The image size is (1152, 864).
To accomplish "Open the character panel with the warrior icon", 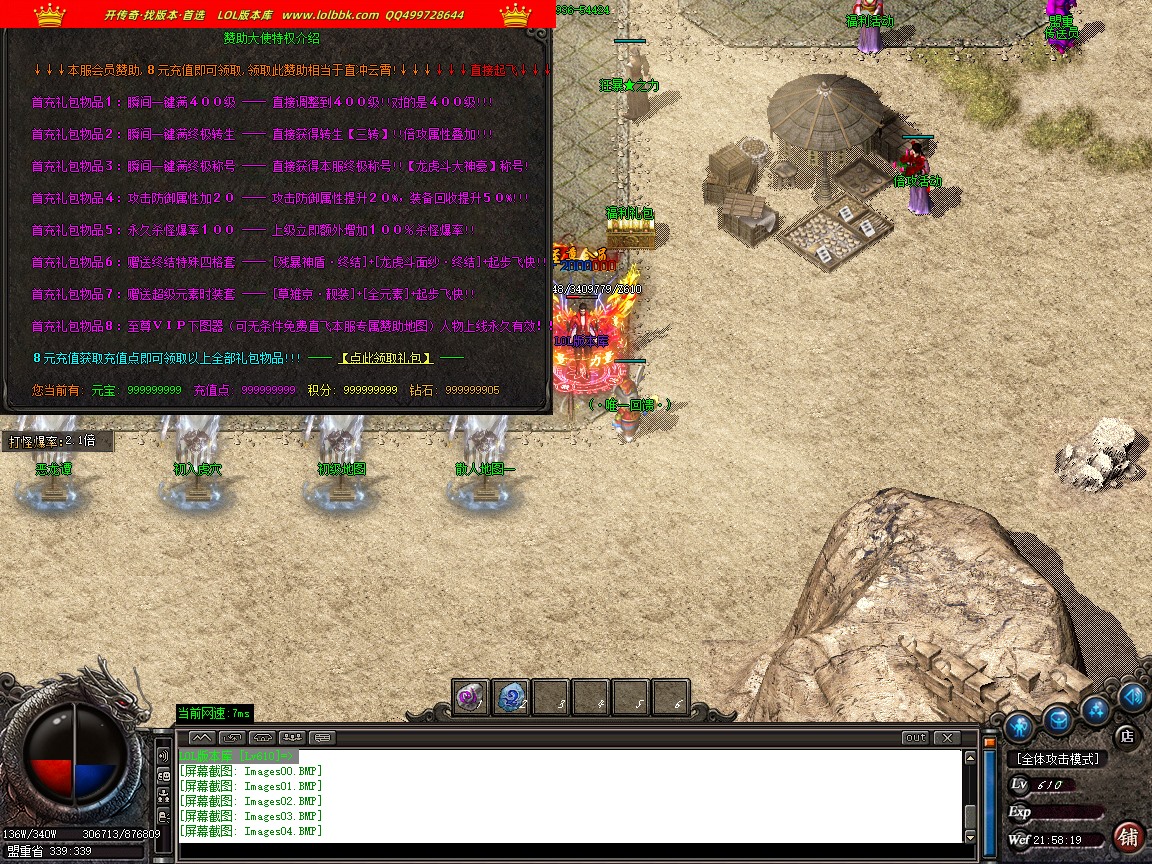I will [x=1020, y=724].
